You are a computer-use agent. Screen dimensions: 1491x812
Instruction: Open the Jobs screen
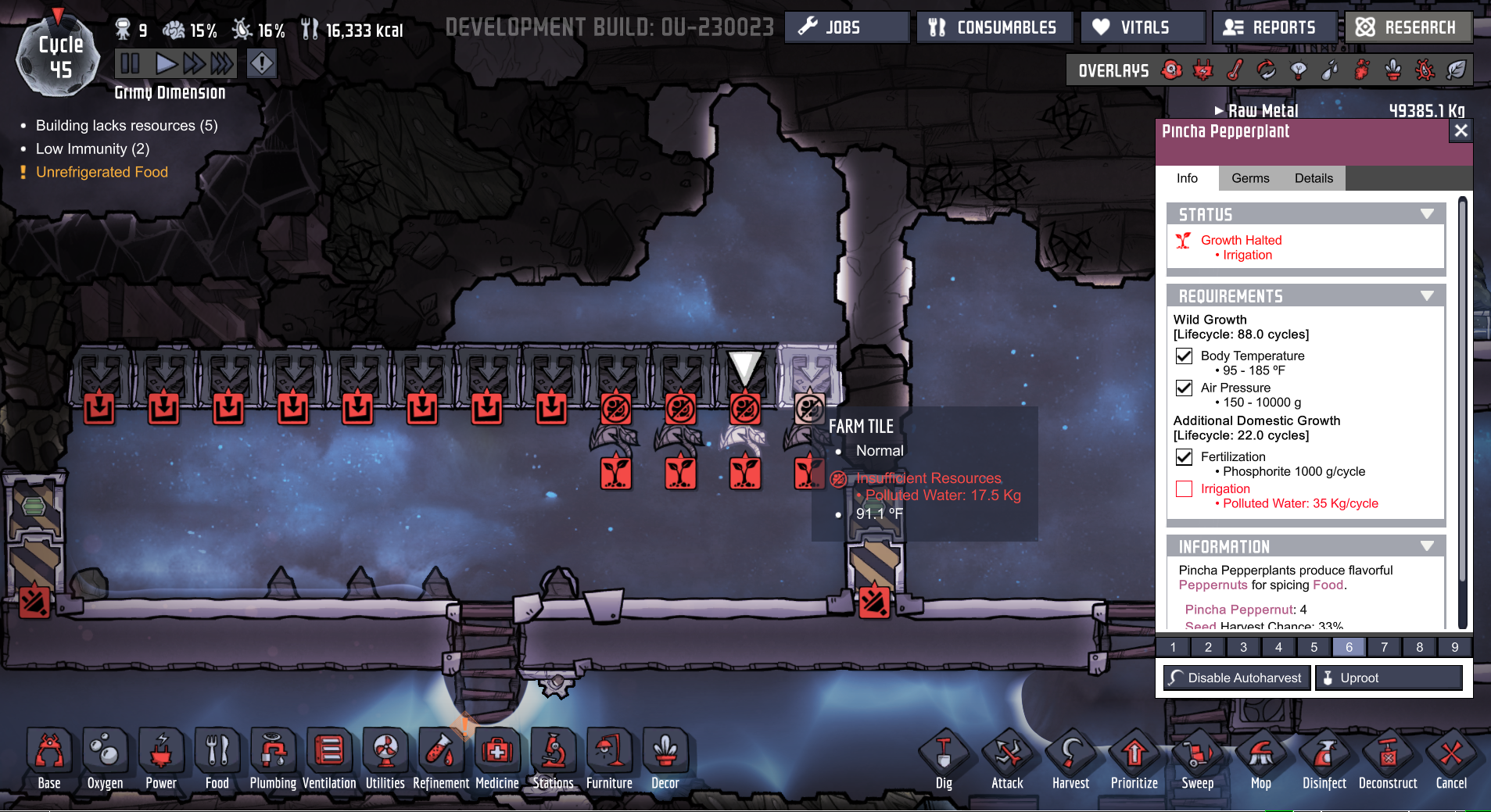click(846, 27)
